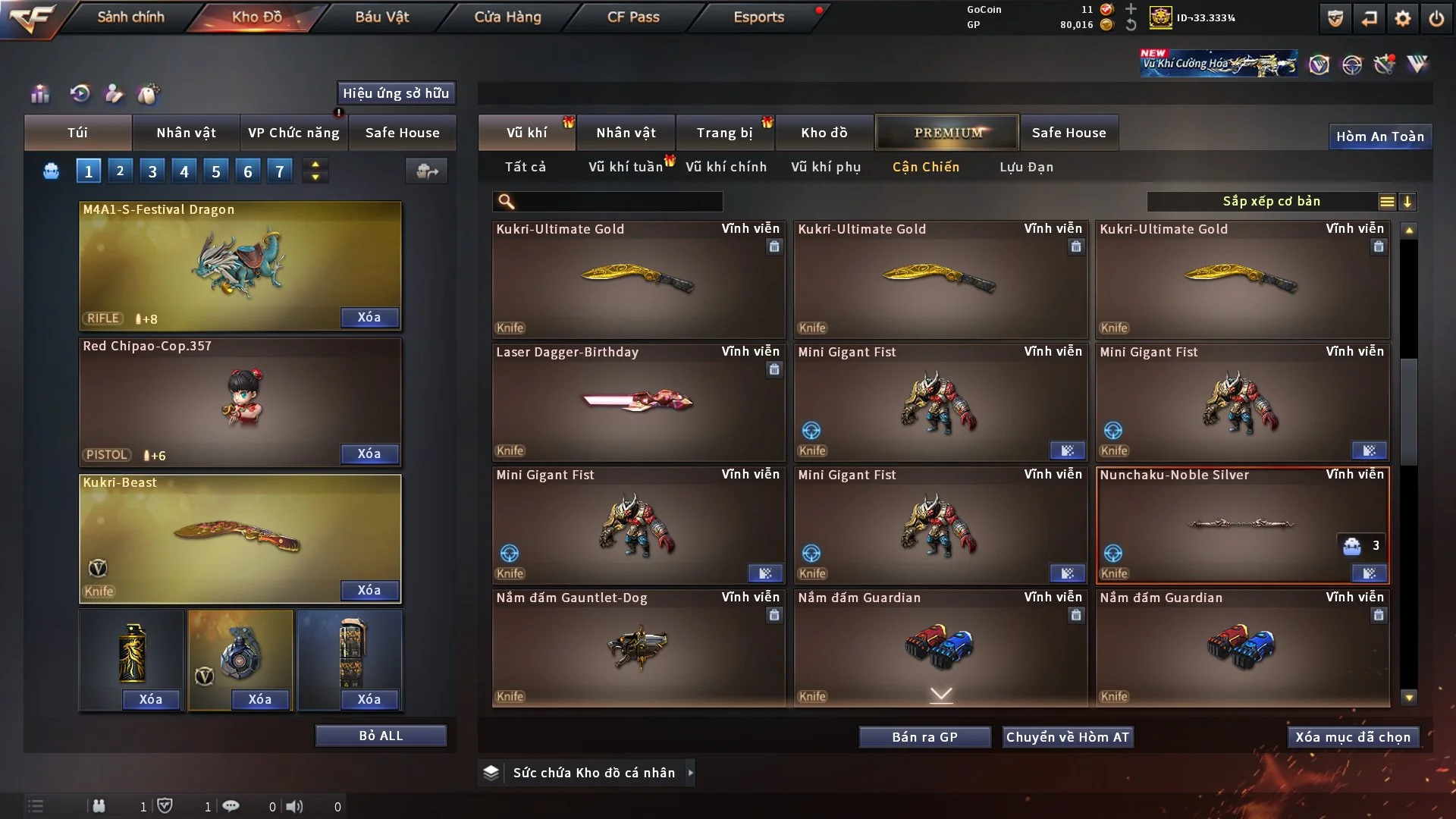Screen dimensions: 1456x819
Task: Open the CF Pass menu
Action: coord(633,17)
